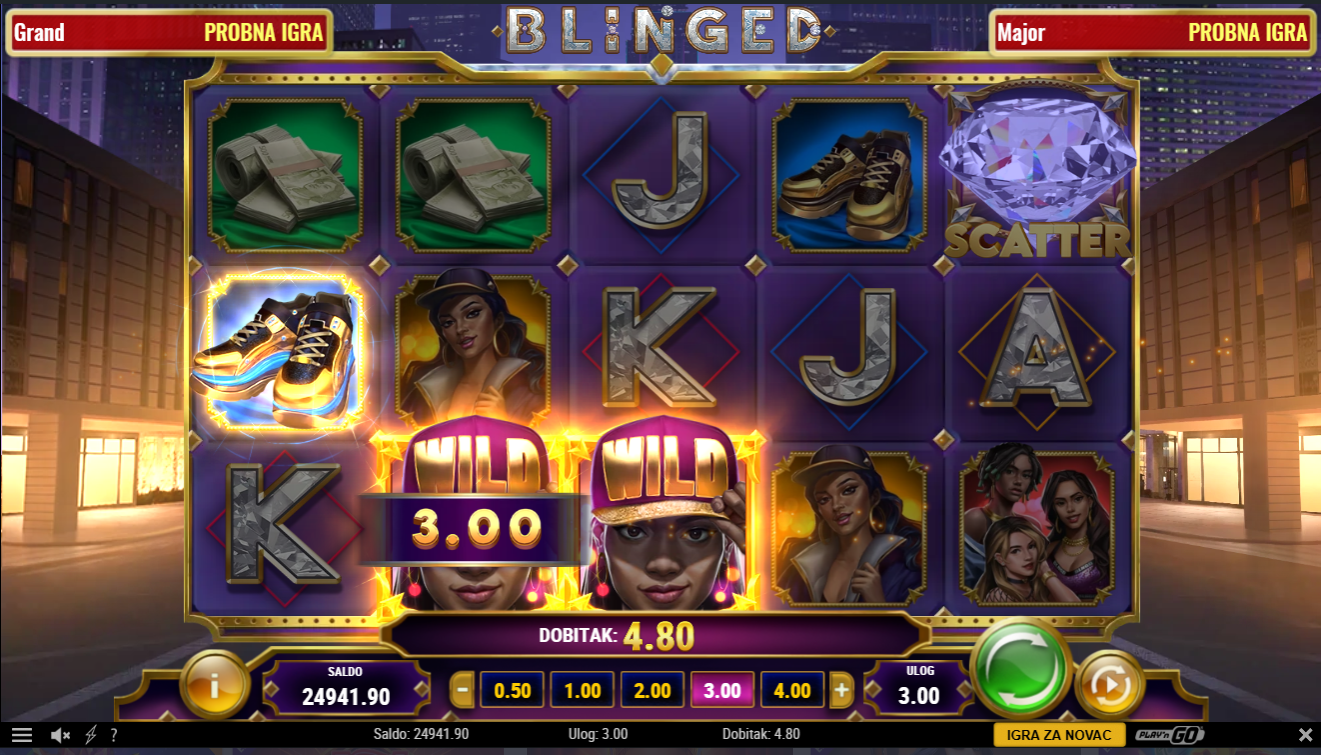Viewport: 1321px width, 755px height.
Task: Choose the 1.00 bet amount
Action: (582, 690)
